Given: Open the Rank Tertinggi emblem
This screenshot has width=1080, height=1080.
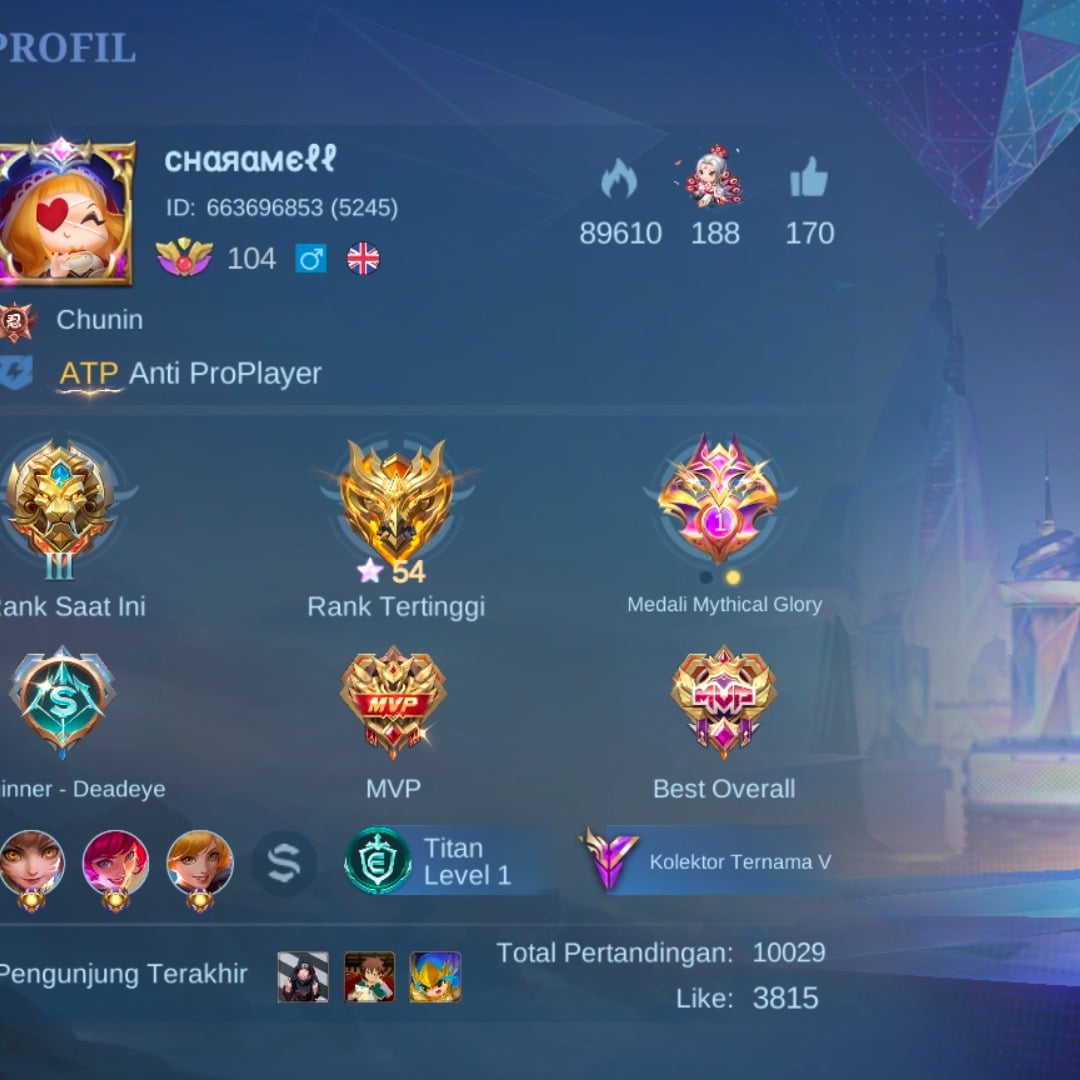Looking at the screenshot, I should point(396,500).
